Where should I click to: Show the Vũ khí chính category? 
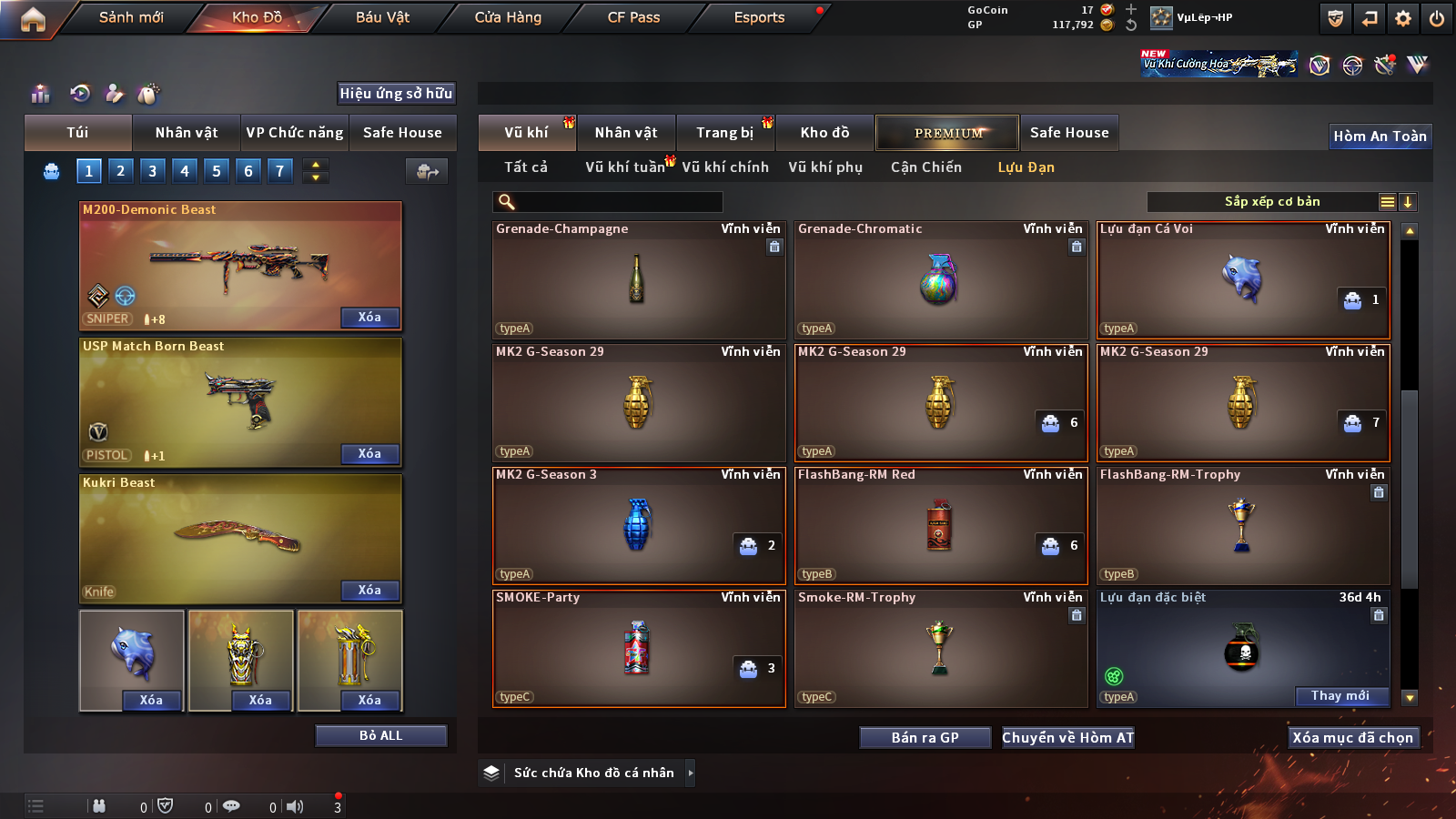pyautogui.click(x=725, y=167)
